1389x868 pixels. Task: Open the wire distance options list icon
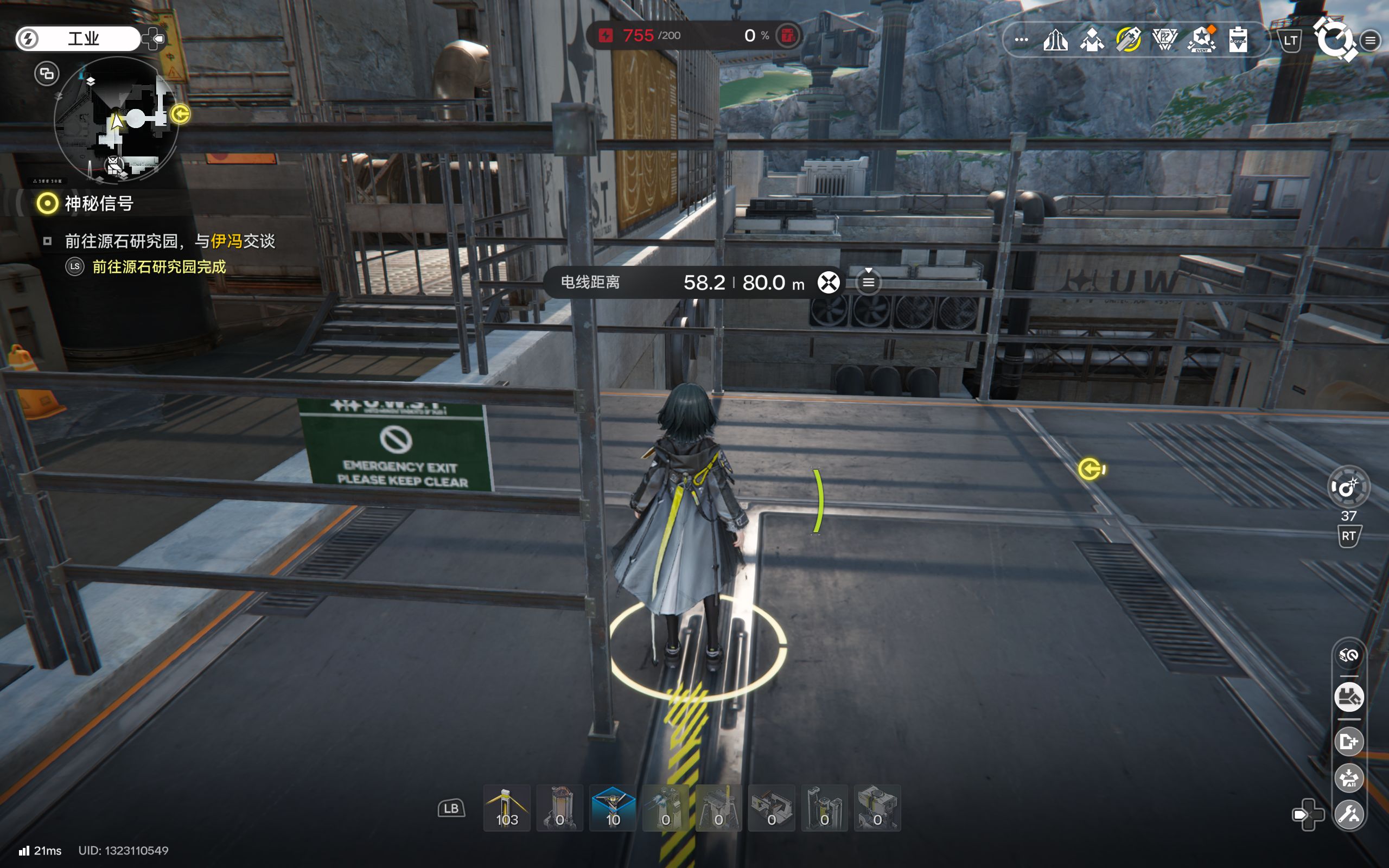point(869,283)
